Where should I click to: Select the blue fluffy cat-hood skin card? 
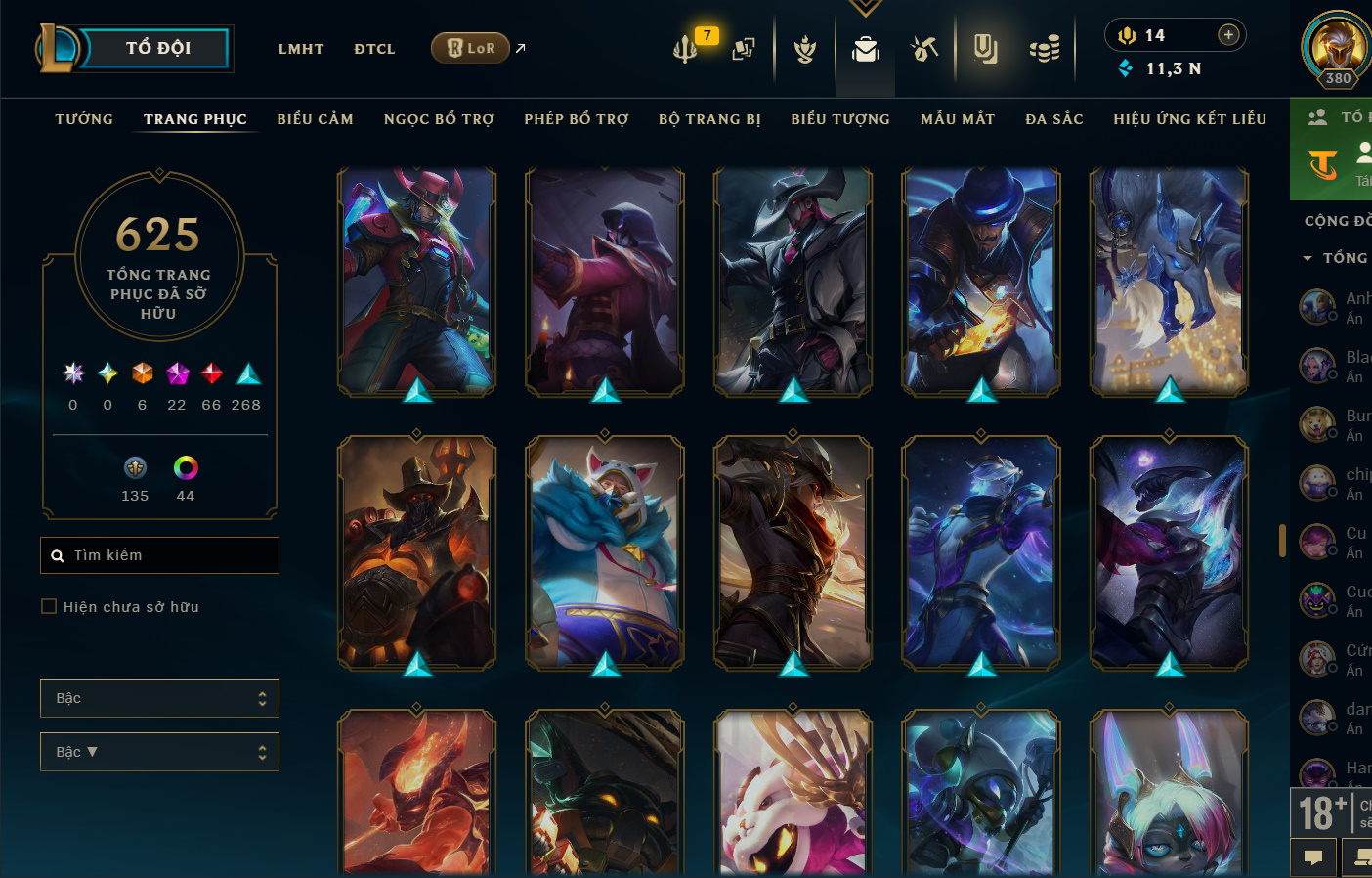click(x=605, y=553)
